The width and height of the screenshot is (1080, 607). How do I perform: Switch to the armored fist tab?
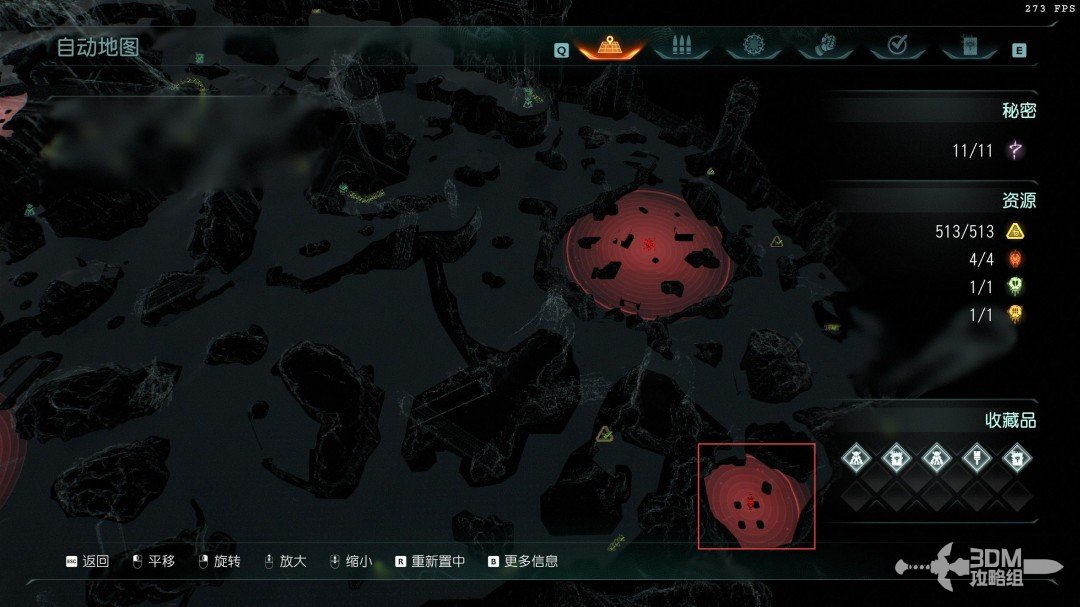point(823,46)
